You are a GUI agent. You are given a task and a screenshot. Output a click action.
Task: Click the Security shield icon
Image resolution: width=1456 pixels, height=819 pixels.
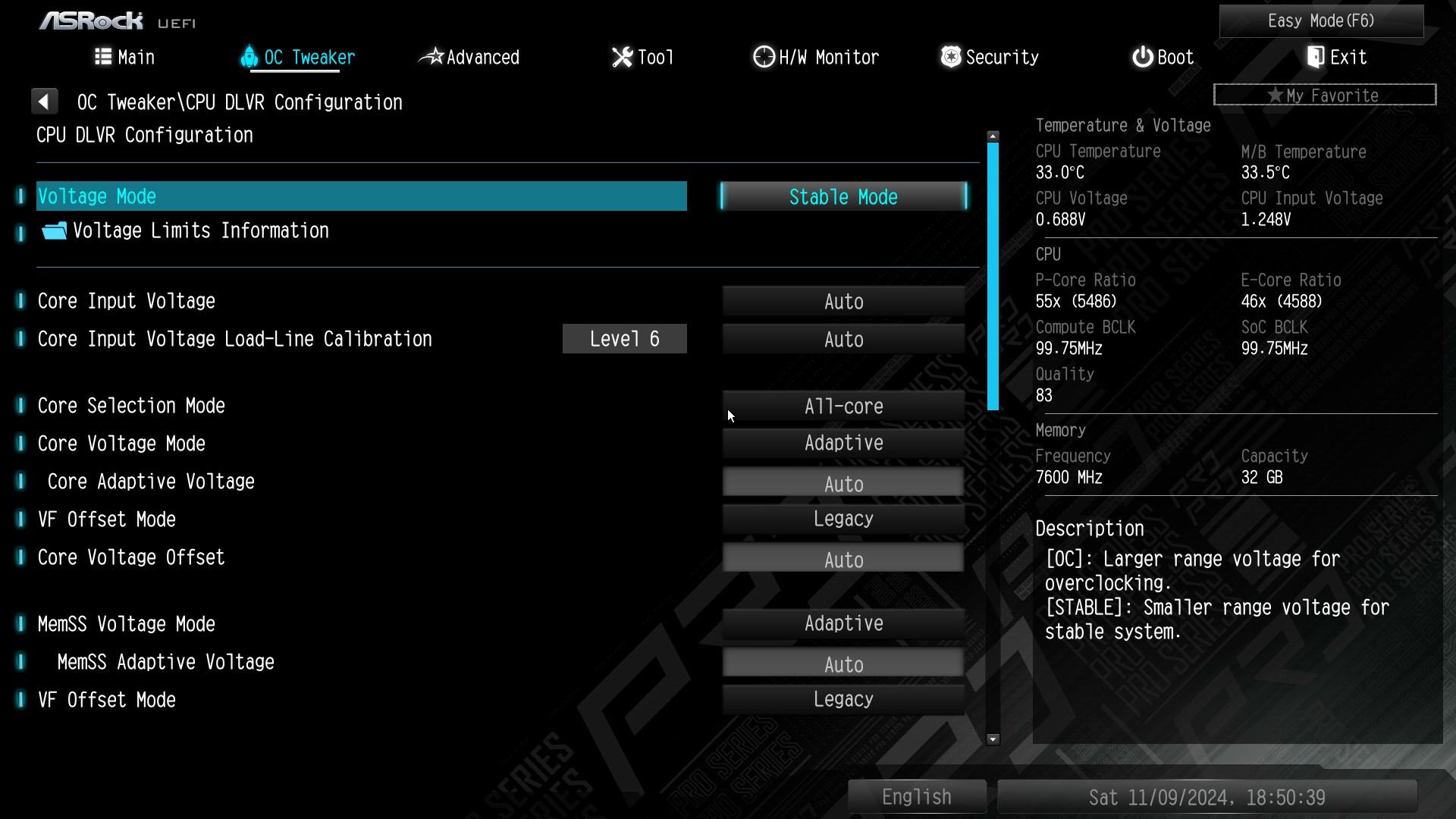click(x=950, y=56)
